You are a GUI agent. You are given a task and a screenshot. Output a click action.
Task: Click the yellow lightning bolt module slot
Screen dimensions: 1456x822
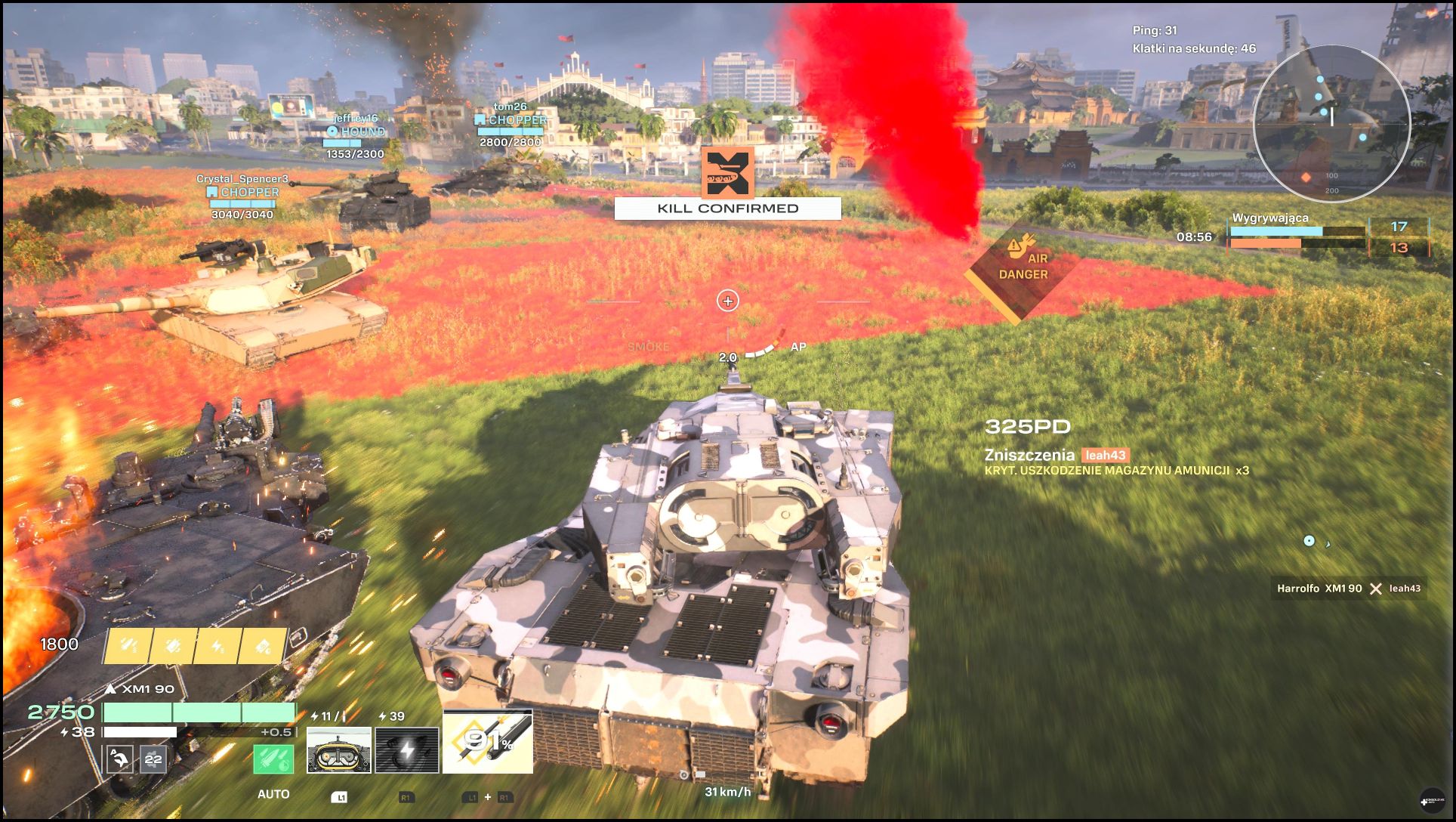click(x=217, y=647)
